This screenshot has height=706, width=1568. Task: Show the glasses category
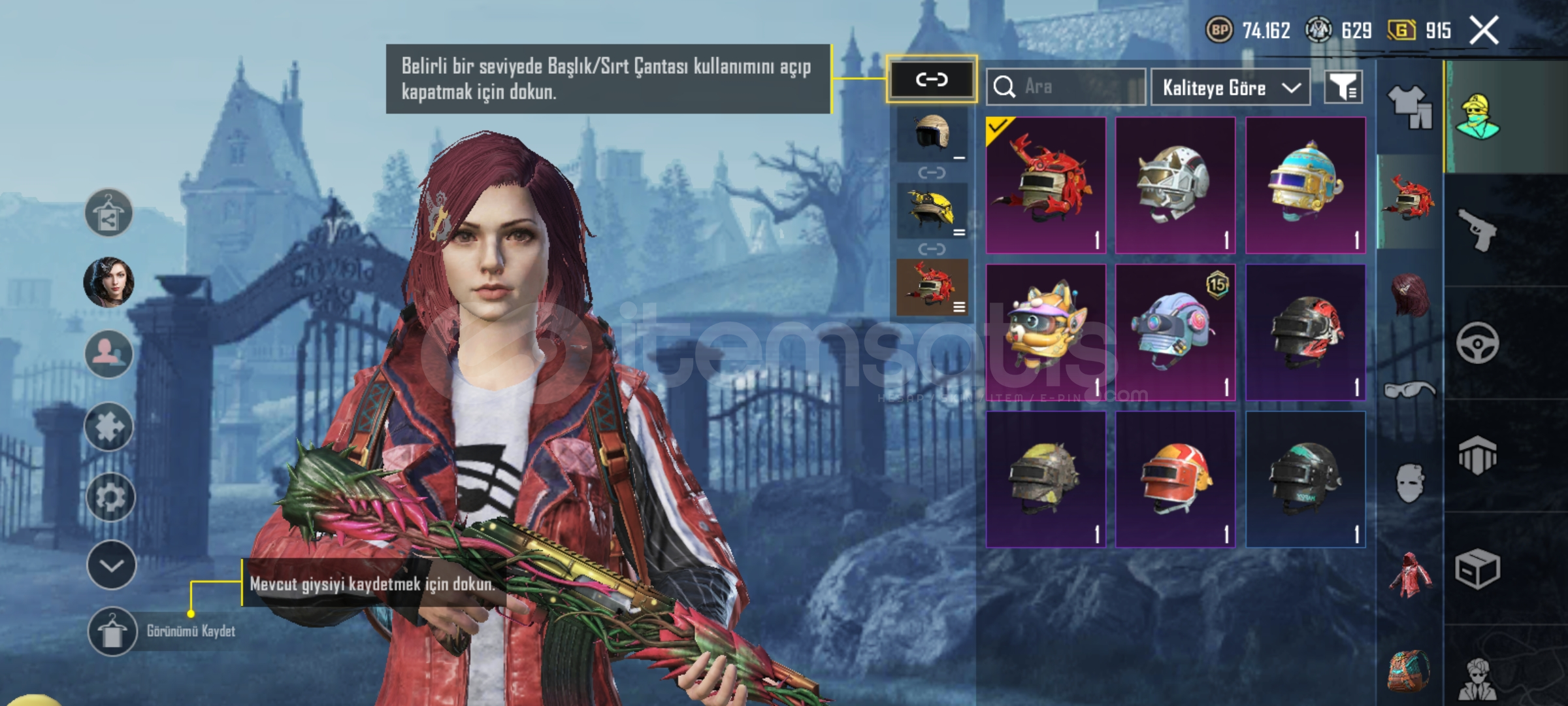coord(1409,390)
